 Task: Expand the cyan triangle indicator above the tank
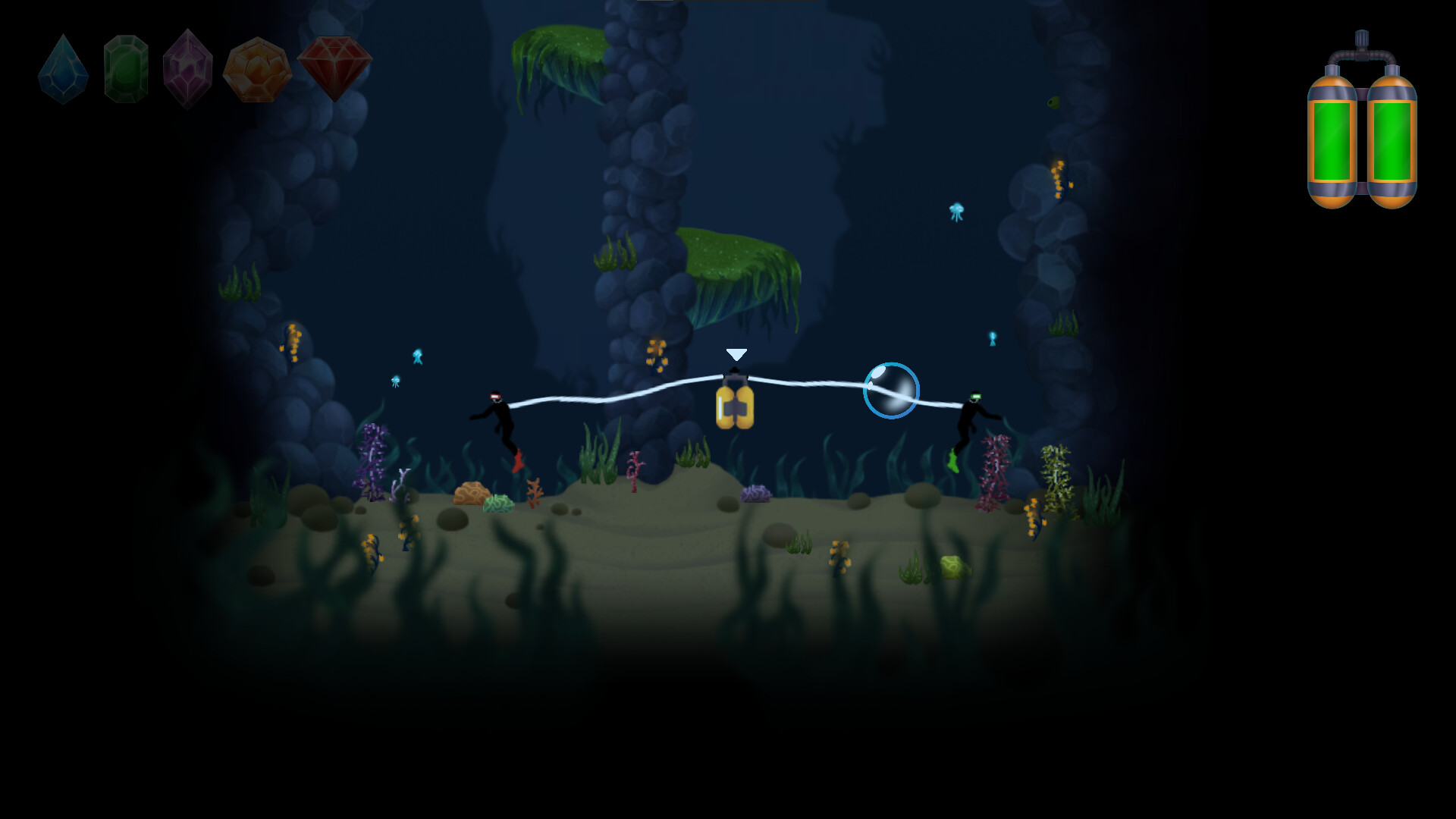click(x=736, y=353)
